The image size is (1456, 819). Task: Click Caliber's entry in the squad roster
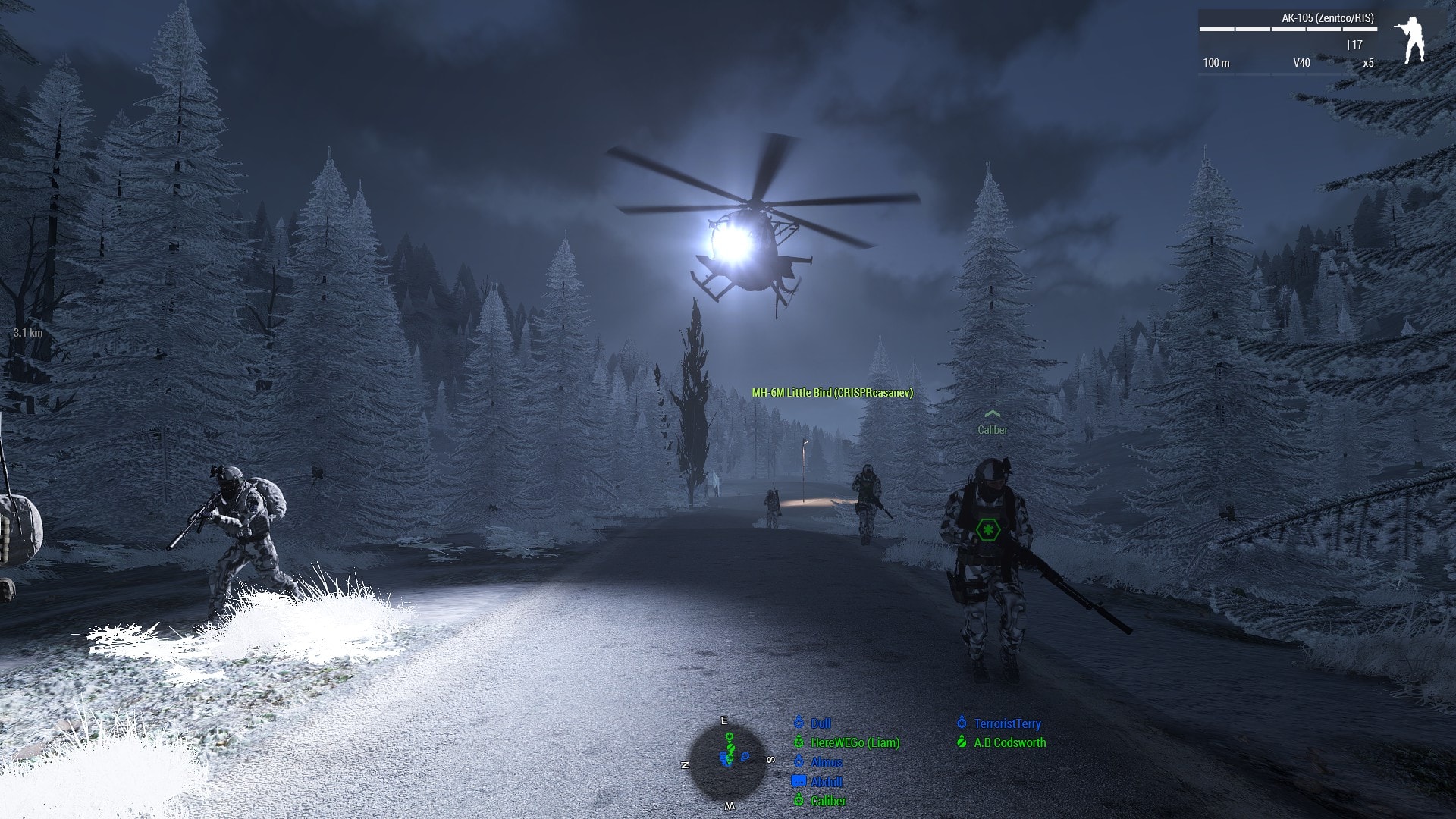tap(828, 801)
